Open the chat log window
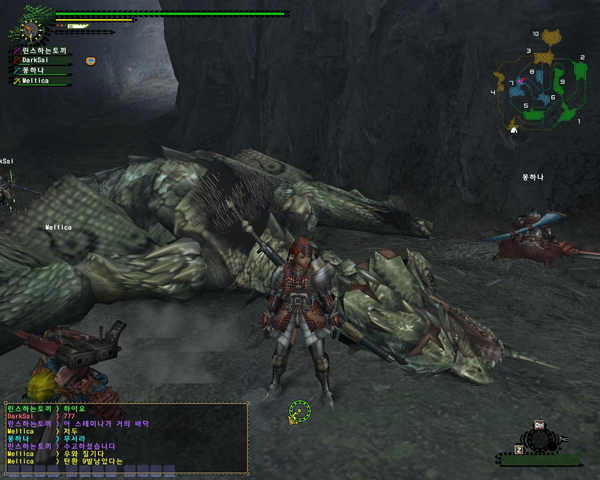600x480 pixels. 124,437
